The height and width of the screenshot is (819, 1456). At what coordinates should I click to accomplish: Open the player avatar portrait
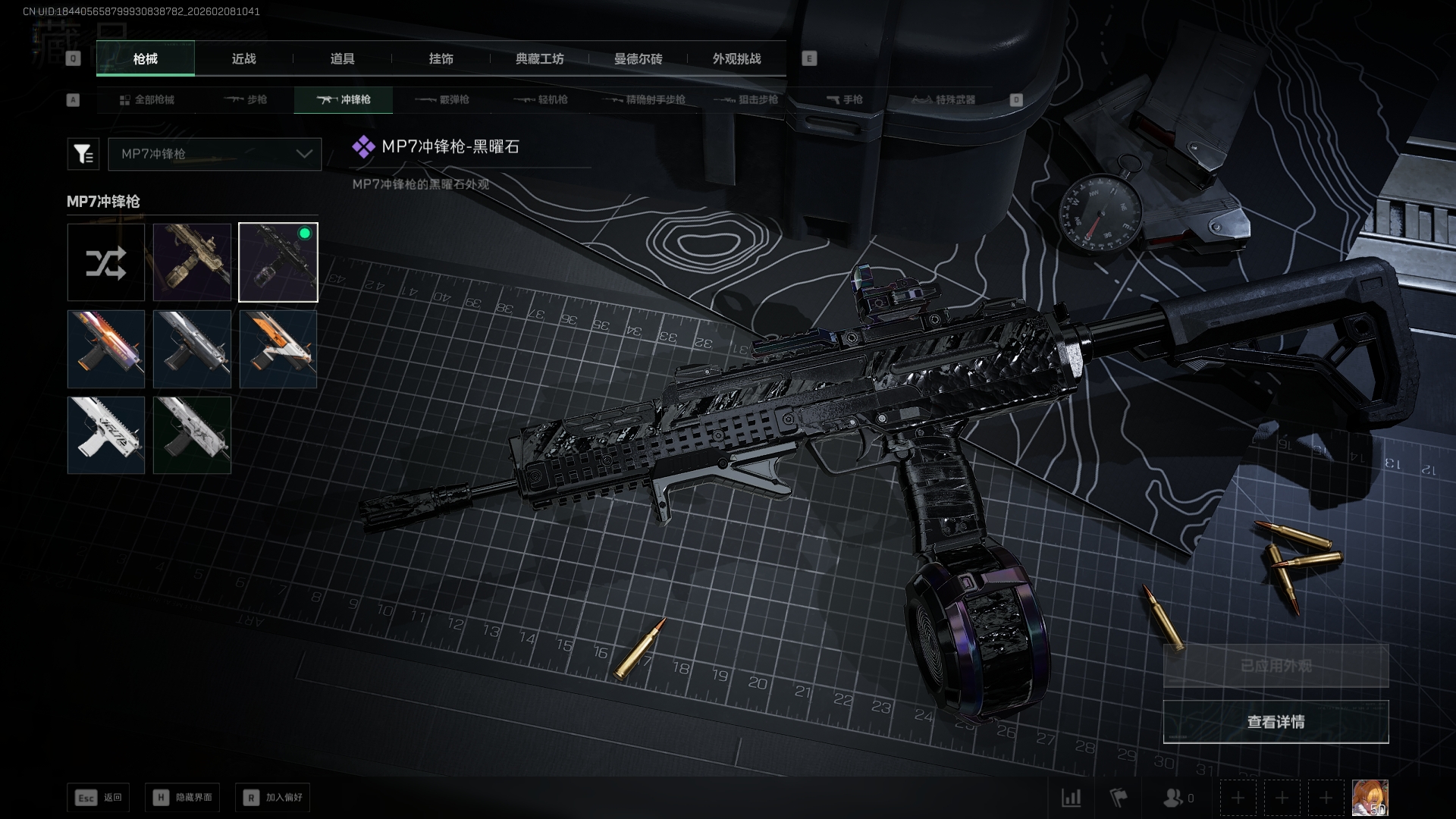point(1370,798)
